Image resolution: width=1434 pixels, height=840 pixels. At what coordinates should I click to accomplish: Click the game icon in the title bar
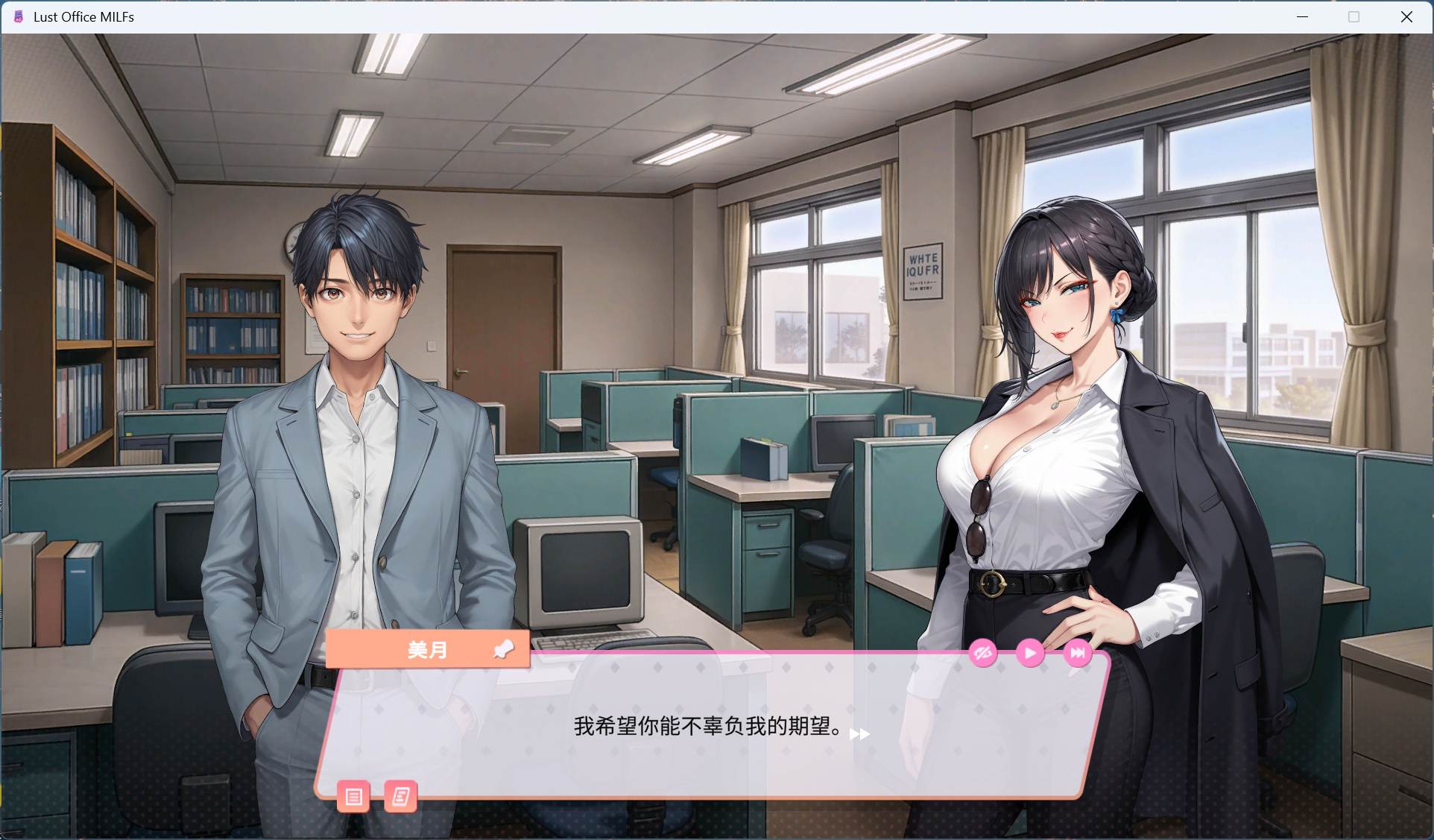(x=17, y=16)
